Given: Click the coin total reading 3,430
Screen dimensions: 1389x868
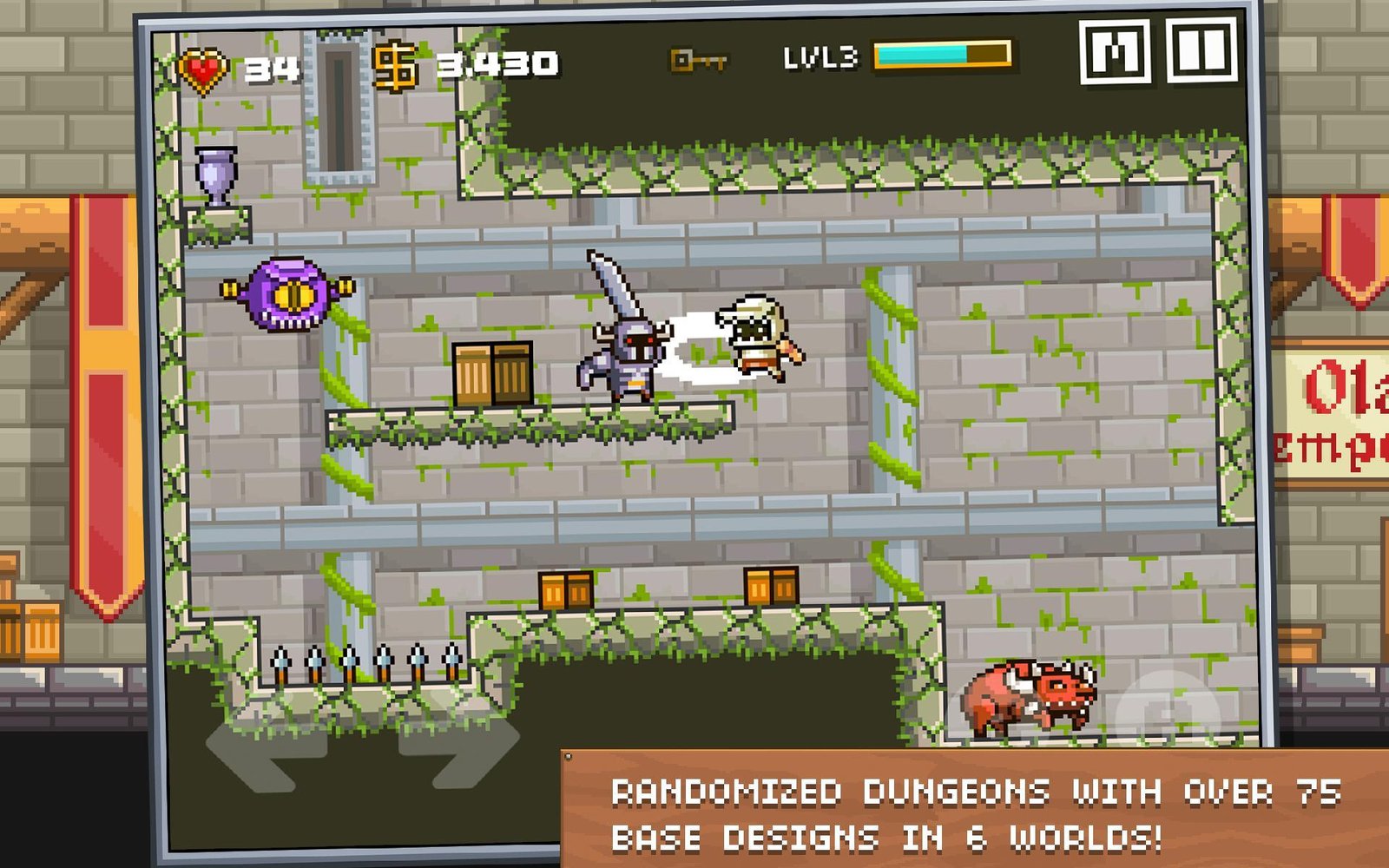Looking at the screenshot, I should coord(498,62).
